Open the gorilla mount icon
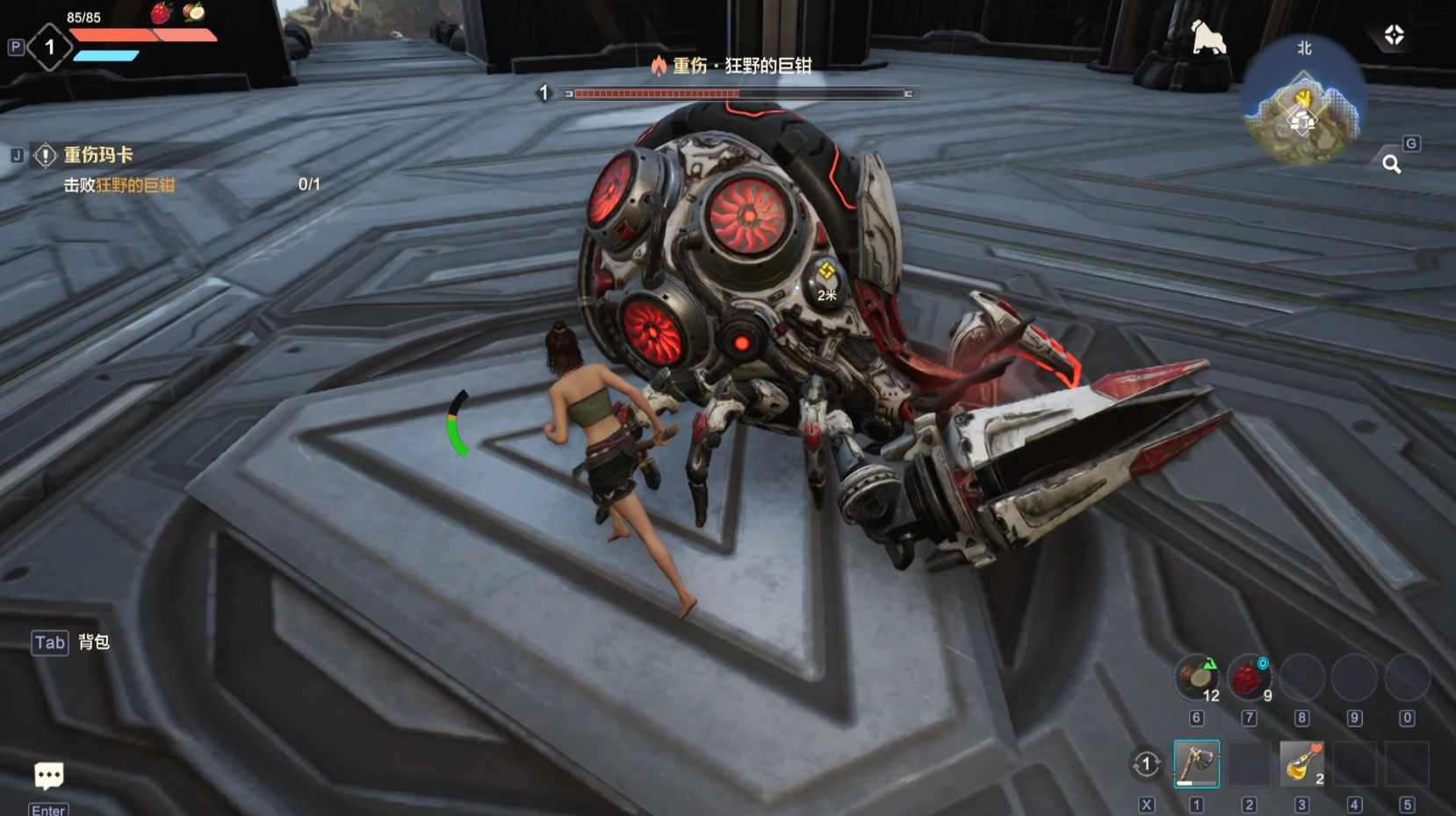The width and height of the screenshot is (1456, 816). coord(1208,39)
